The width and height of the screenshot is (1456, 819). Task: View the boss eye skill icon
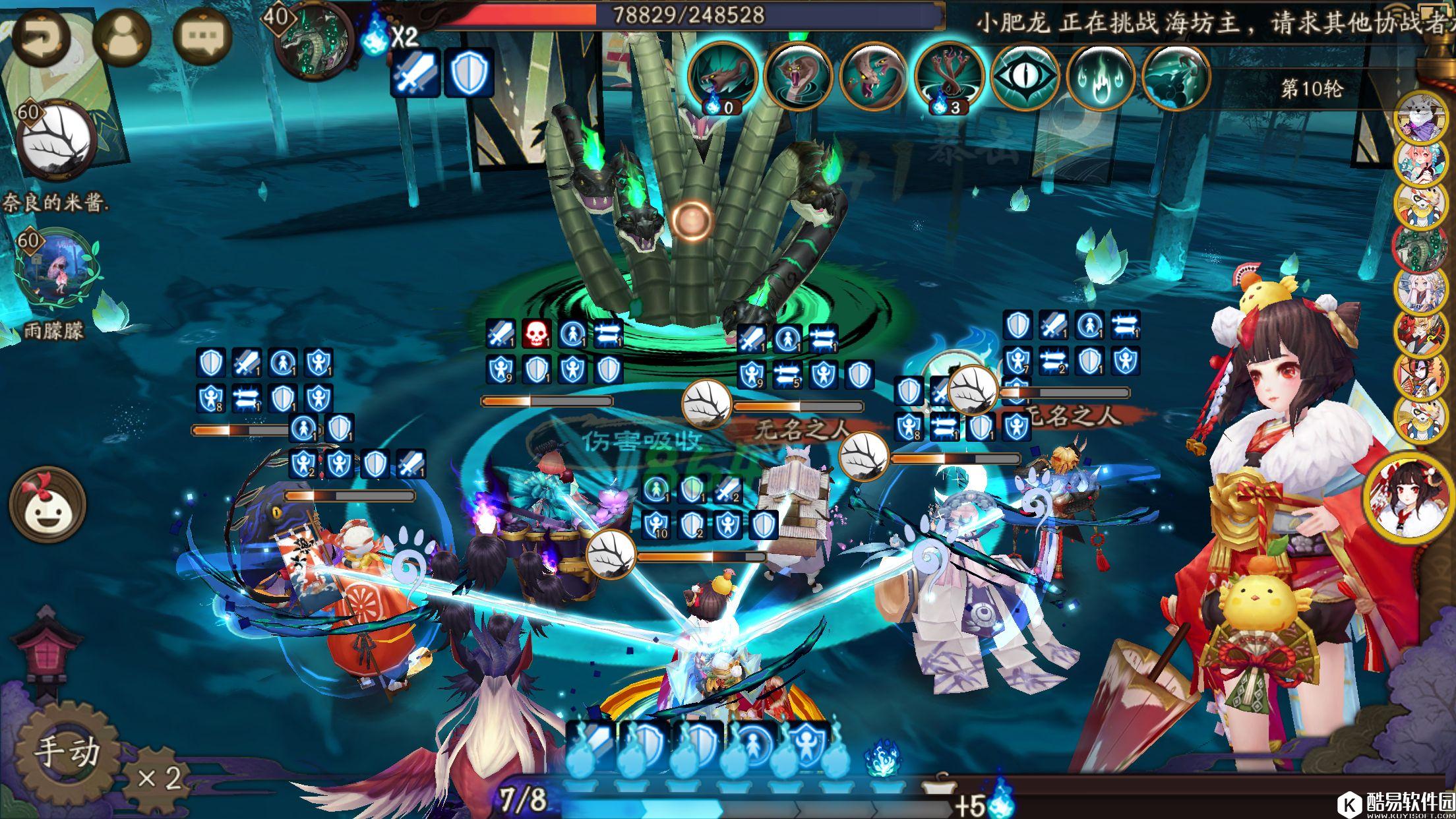pos(1024,77)
